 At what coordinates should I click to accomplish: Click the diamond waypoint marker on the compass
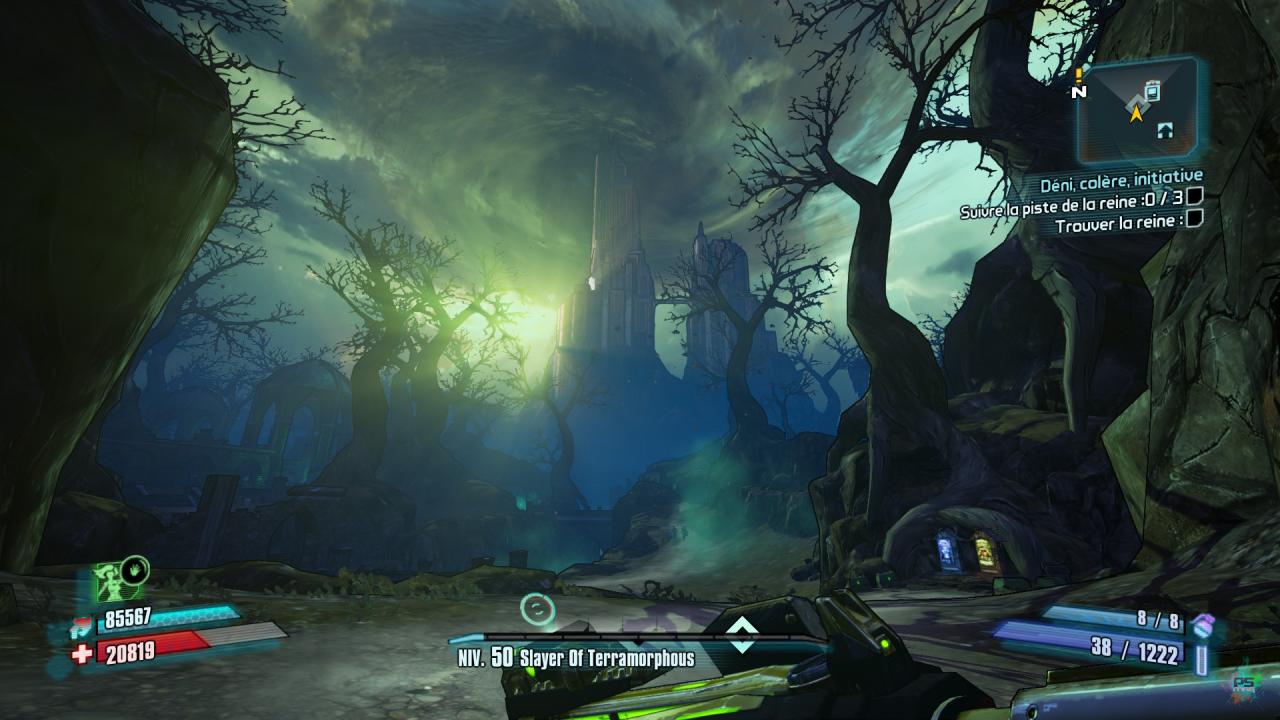pos(741,635)
